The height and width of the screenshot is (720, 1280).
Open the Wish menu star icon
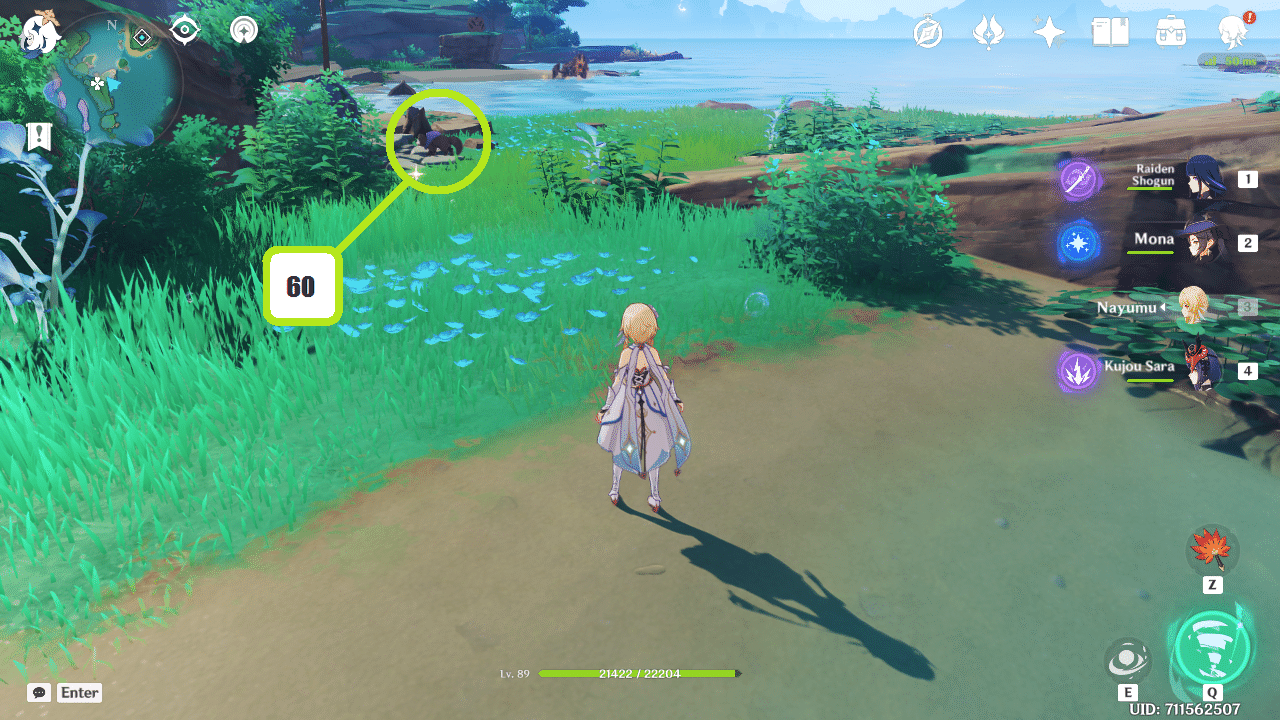pyautogui.click(x=1048, y=31)
